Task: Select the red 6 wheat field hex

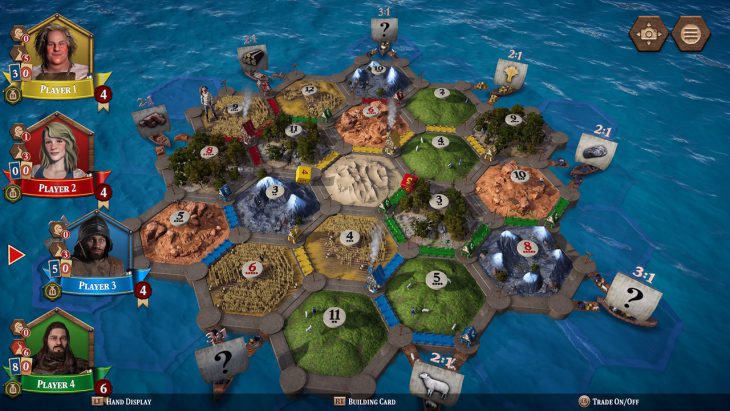Action: [252, 272]
